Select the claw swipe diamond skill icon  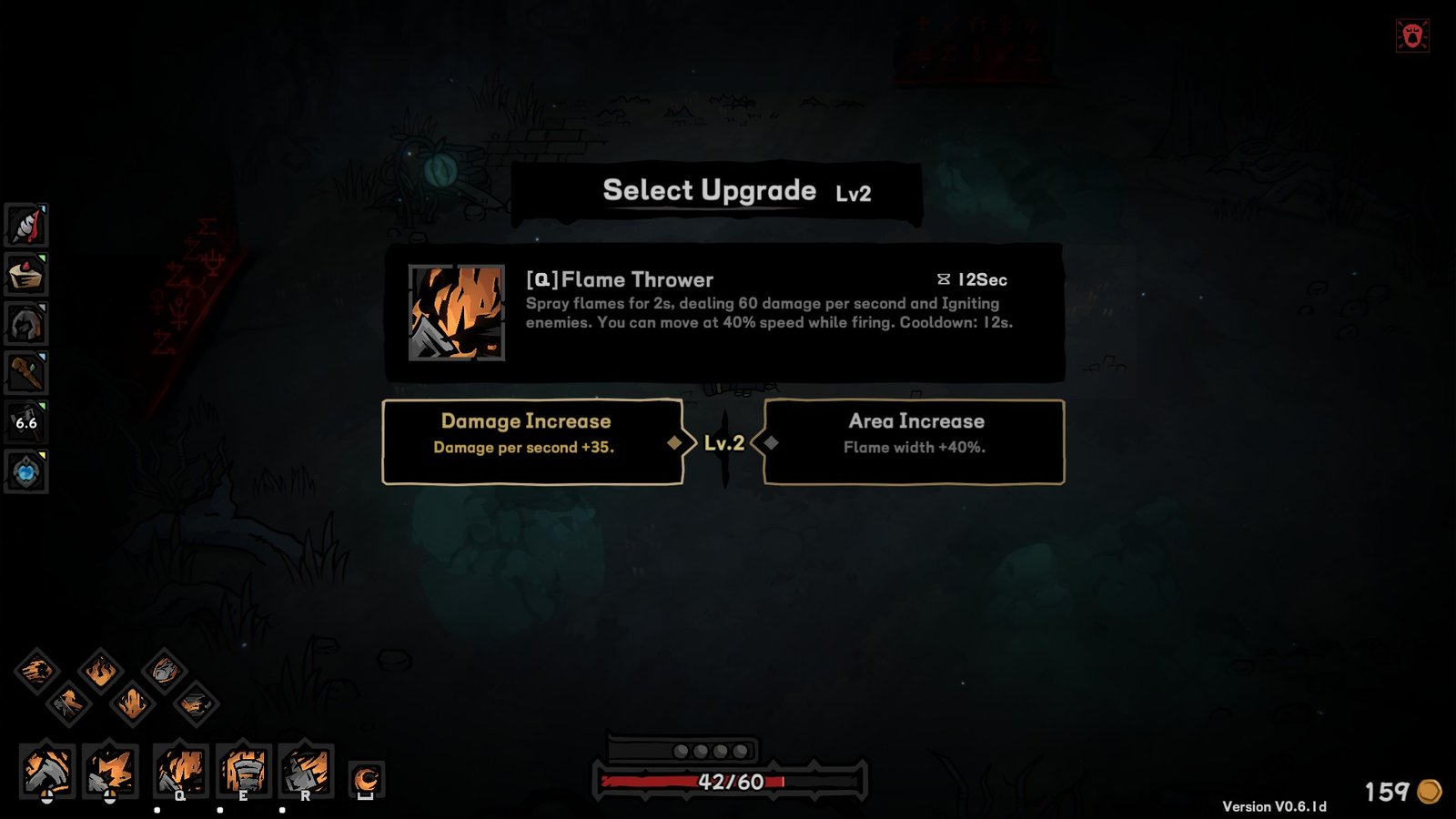click(x=38, y=671)
